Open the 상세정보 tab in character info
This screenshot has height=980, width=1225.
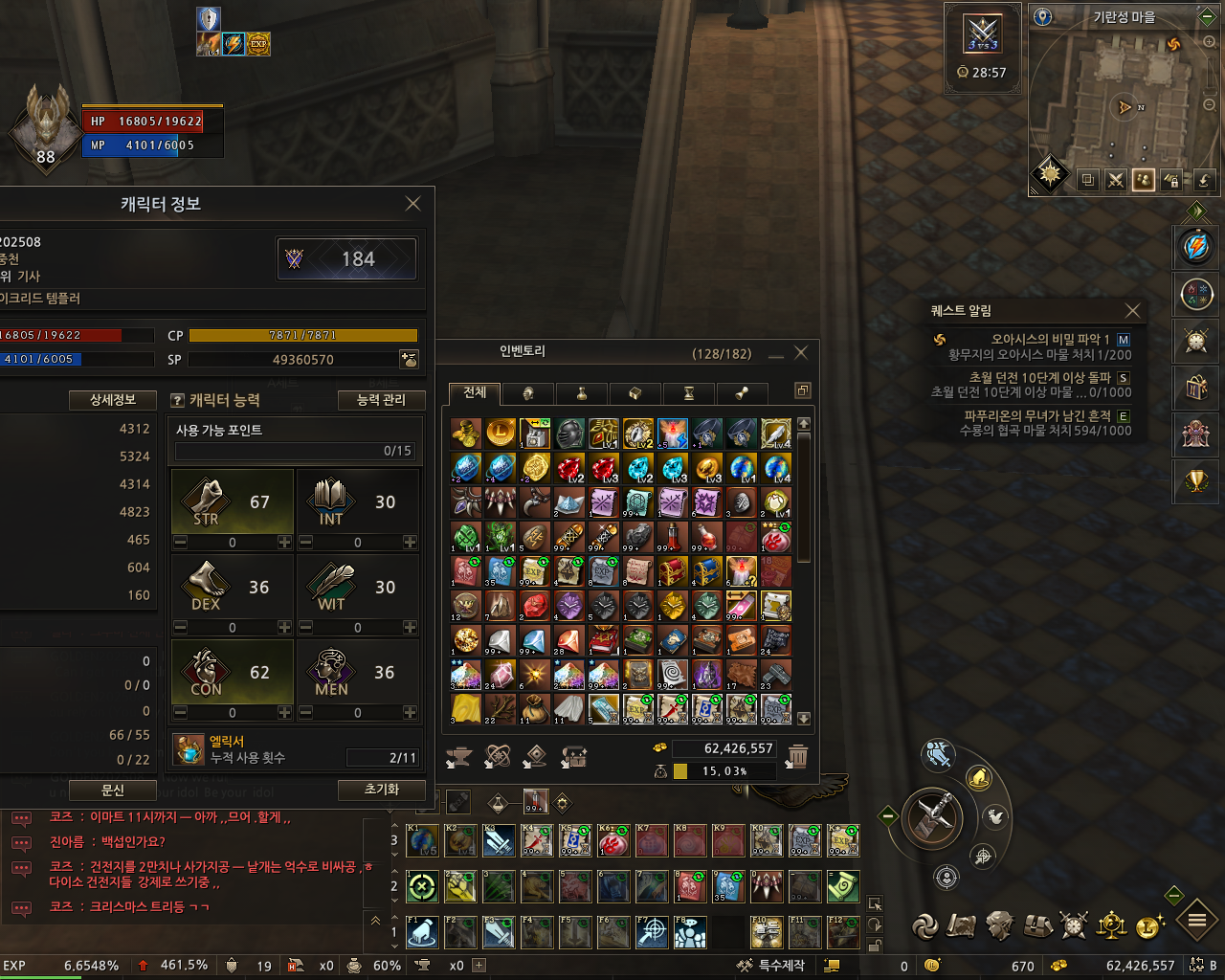[112, 400]
